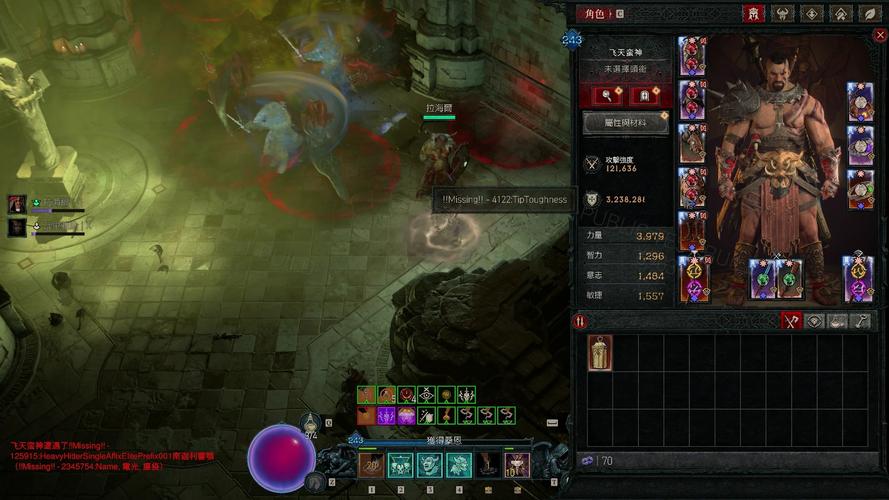Use the horned demon face shout skill

click(x=430, y=464)
